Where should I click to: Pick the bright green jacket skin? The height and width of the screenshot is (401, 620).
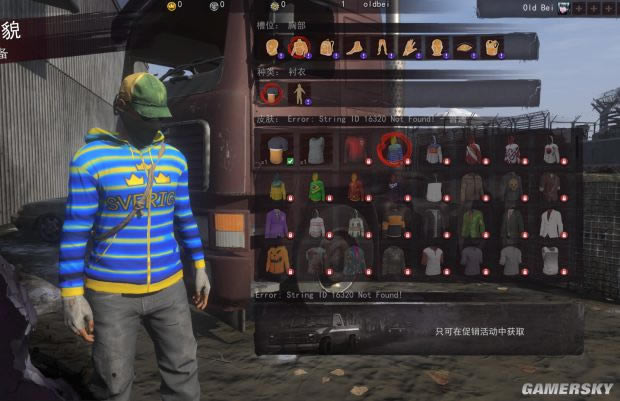pos(472,223)
